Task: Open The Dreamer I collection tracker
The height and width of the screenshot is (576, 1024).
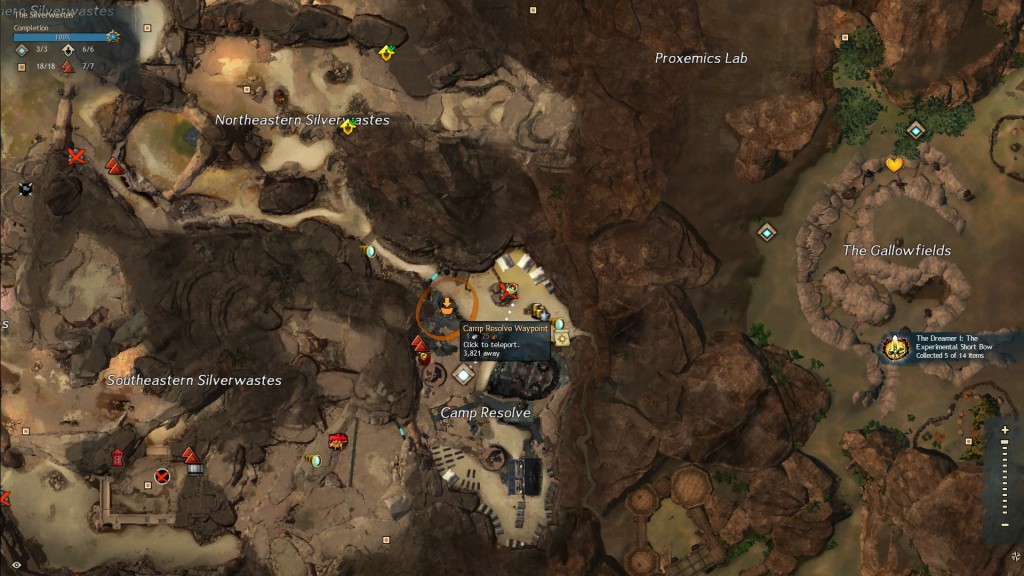Action: (x=894, y=348)
